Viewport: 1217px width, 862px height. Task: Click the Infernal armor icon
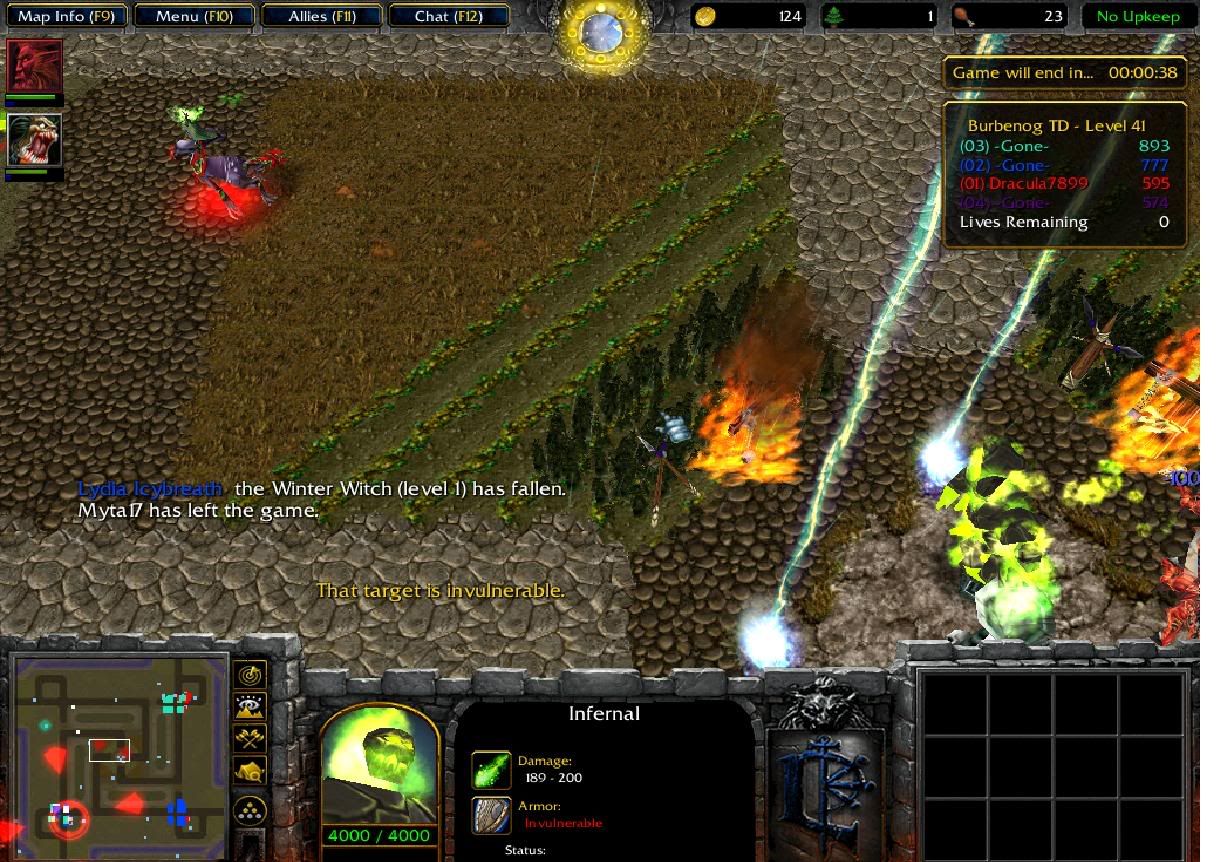click(491, 815)
